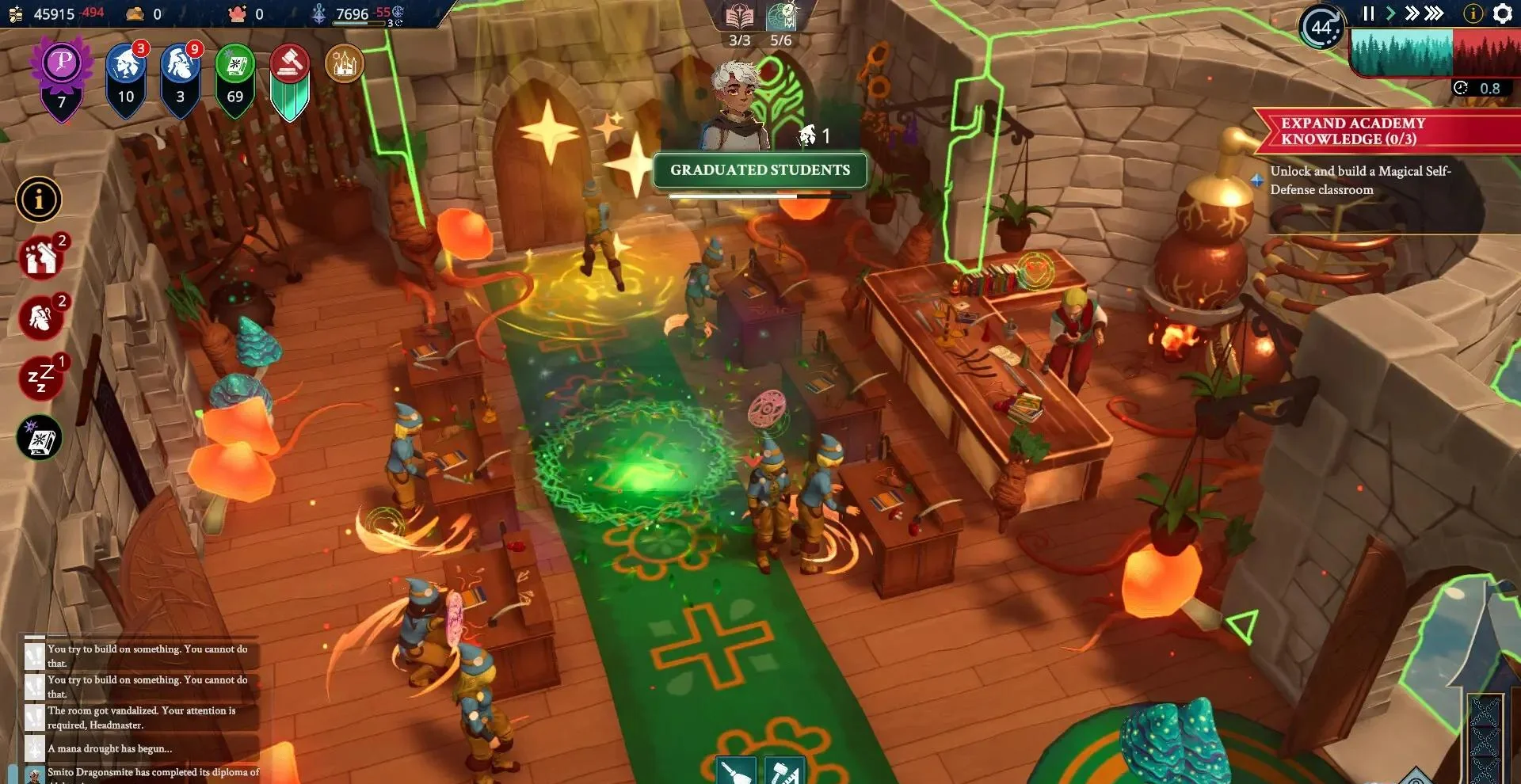
Task: Open the red staff head alert icon
Action: pos(41,318)
